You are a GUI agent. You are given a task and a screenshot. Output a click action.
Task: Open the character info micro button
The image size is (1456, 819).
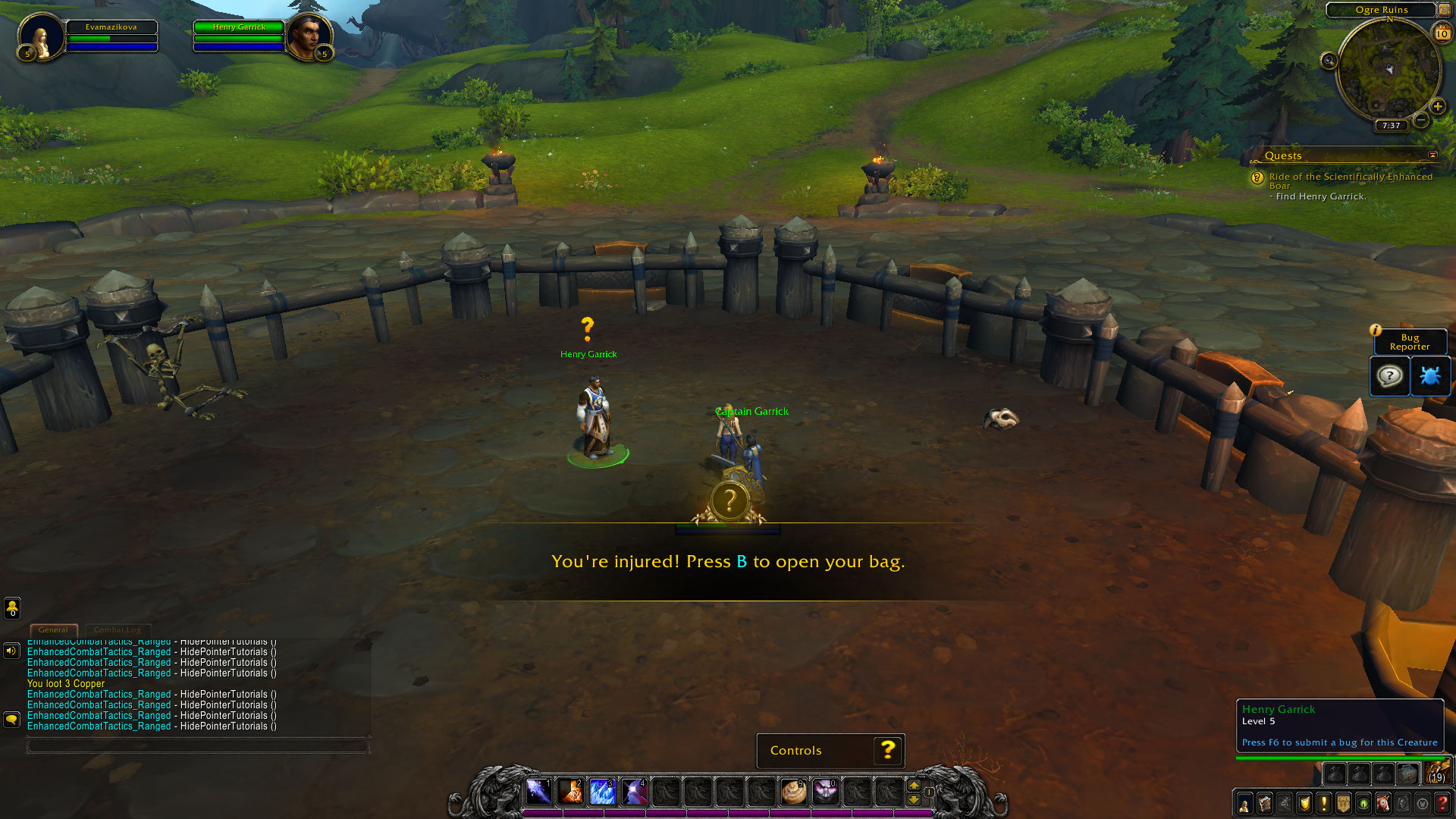coord(1244,804)
